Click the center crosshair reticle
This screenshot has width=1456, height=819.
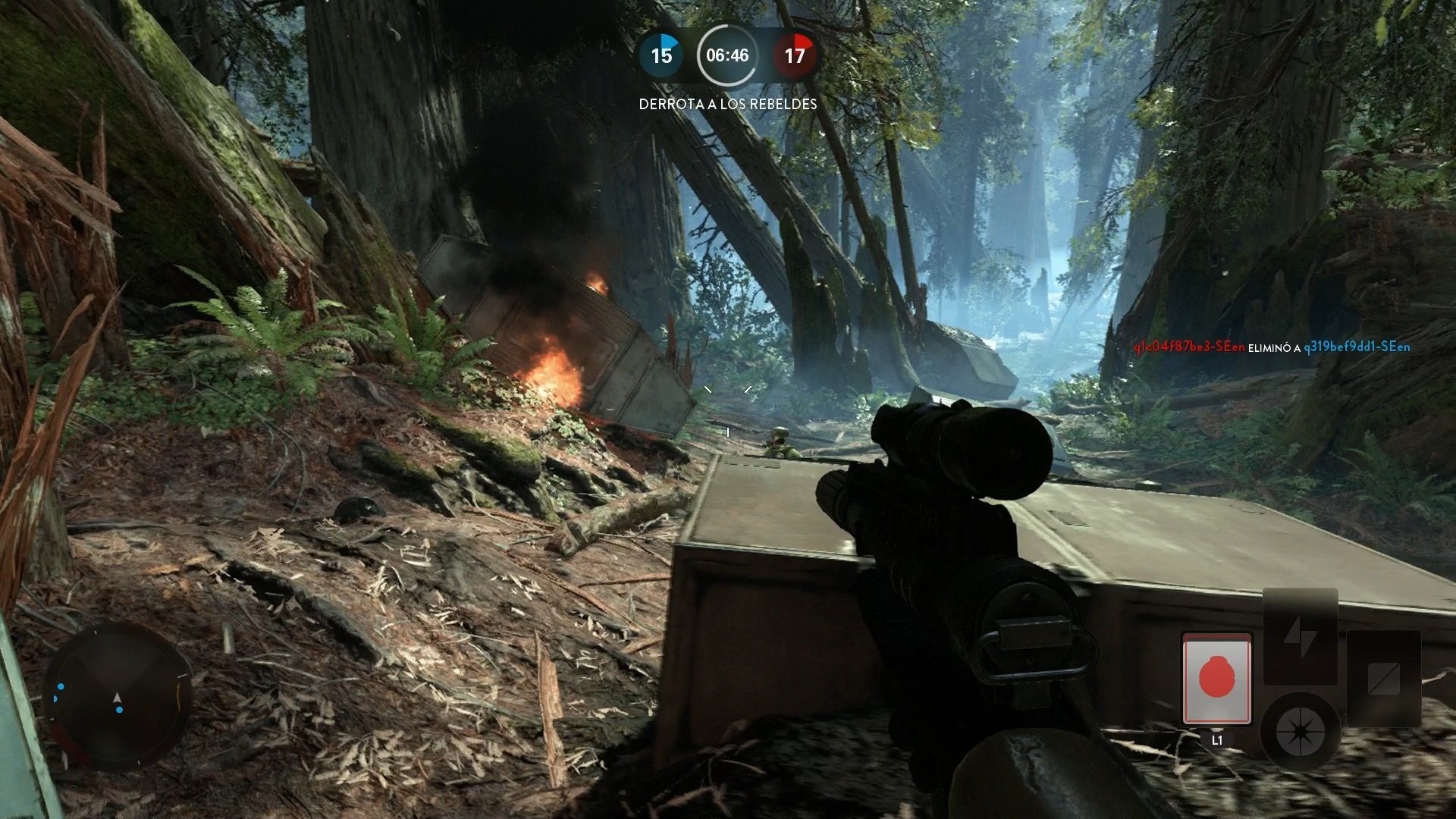coord(728,409)
